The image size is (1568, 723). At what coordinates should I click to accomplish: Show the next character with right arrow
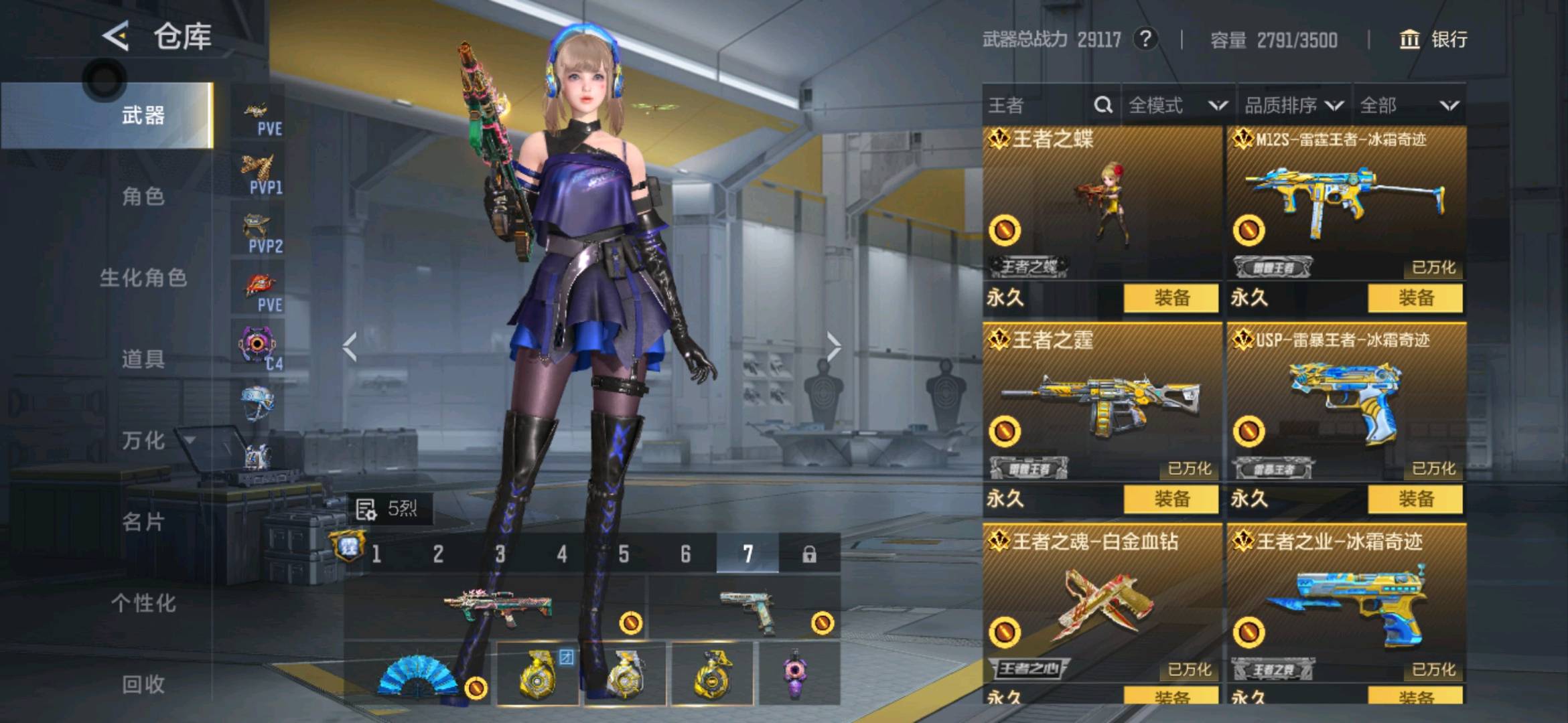point(833,347)
